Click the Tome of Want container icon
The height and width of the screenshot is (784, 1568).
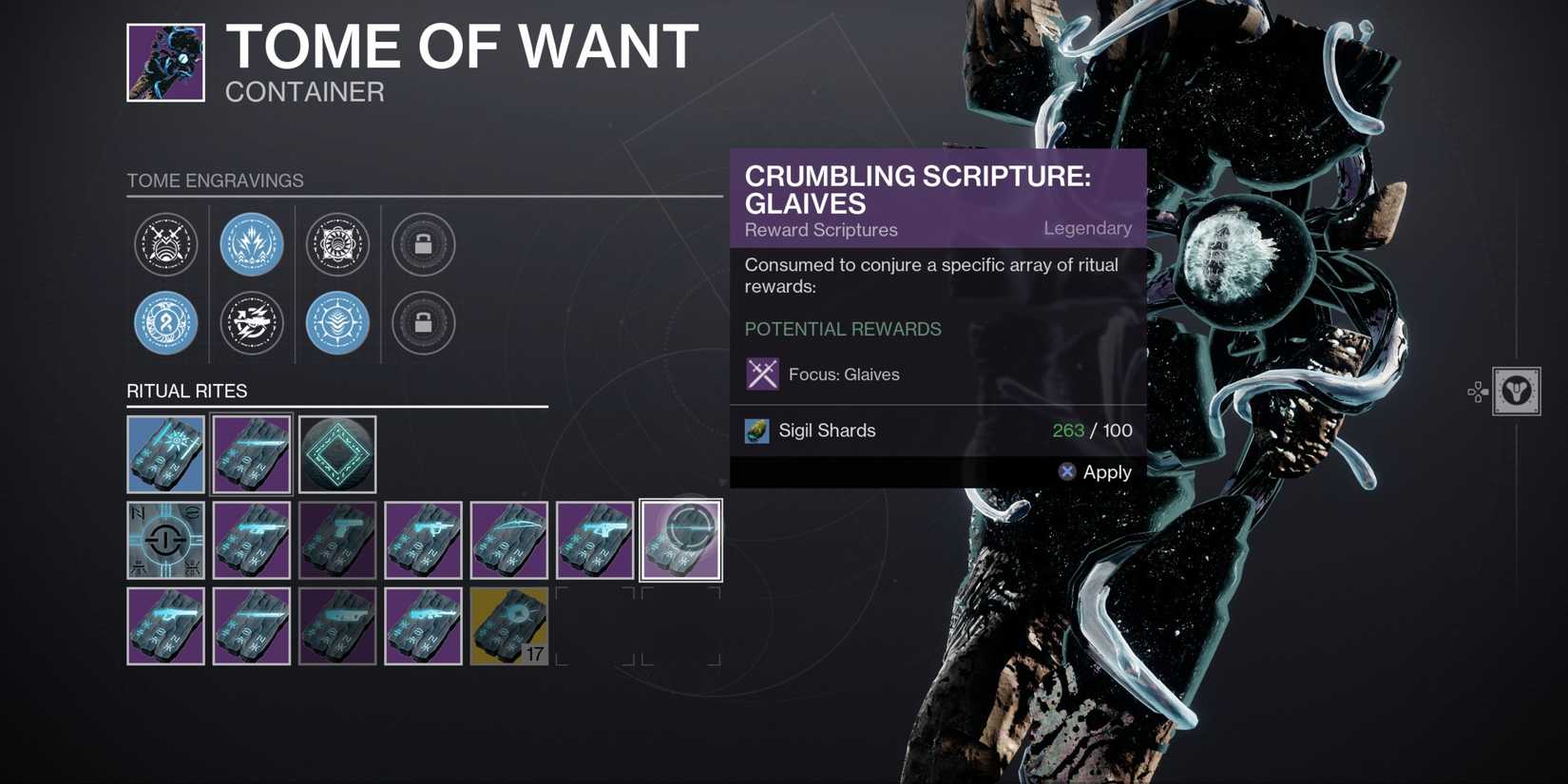[x=165, y=62]
